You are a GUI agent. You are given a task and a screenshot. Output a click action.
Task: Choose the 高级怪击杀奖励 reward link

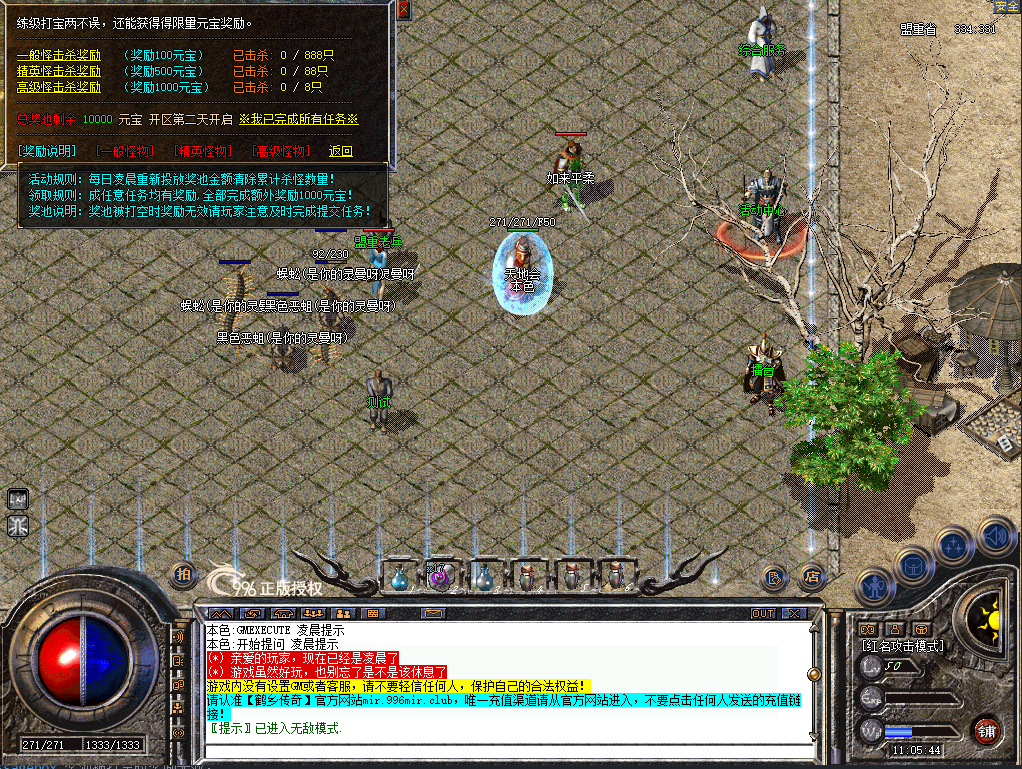point(59,88)
